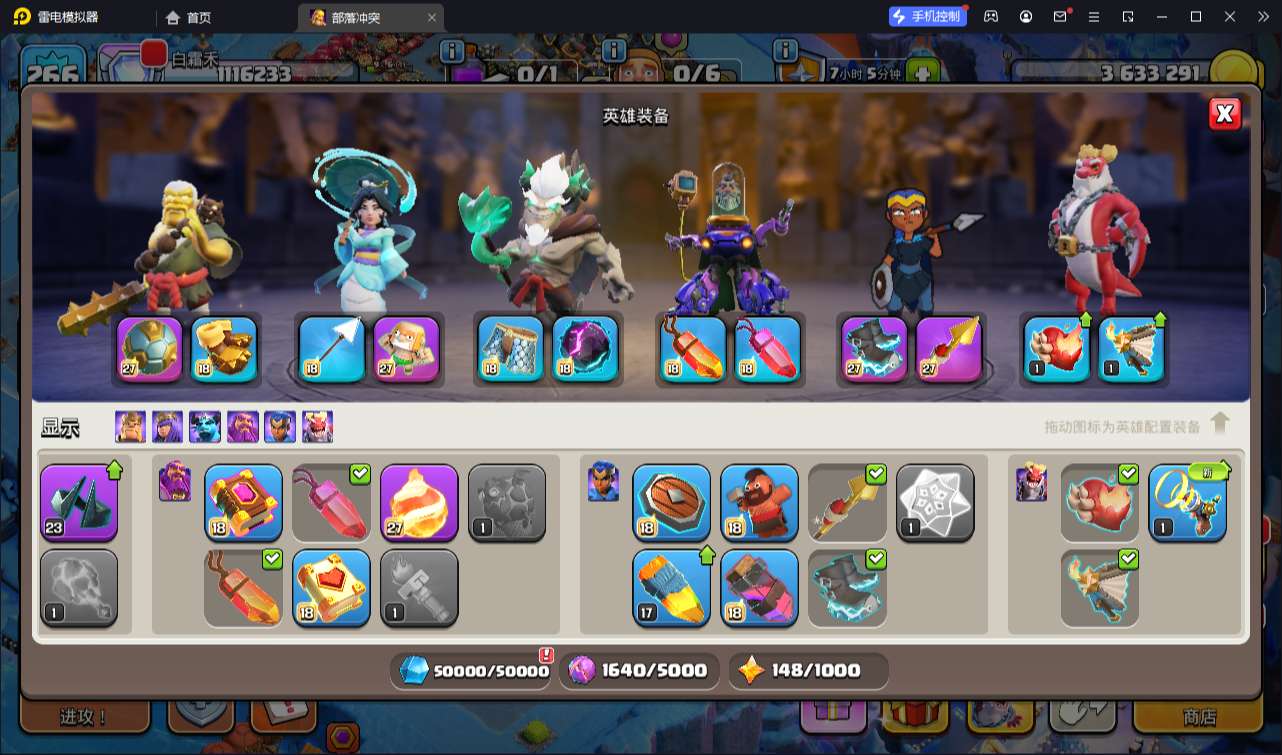This screenshot has height=755, width=1282.
Task: Choose the red gem tome equipment
Action: (243, 502)
